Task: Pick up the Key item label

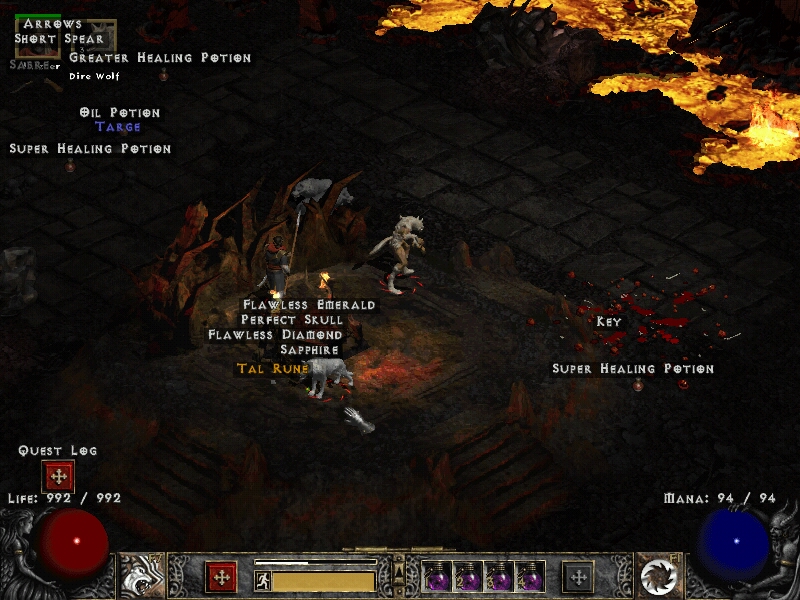Action: [608, 322]
